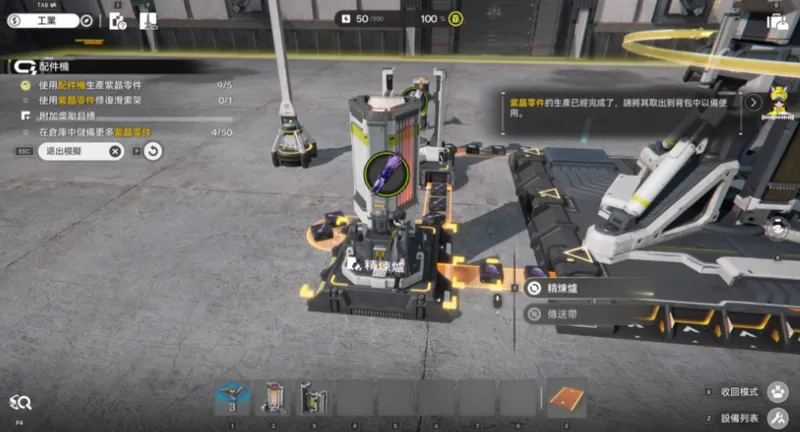Advance the dialogue with the arrow button
This screenshot has height=432, width=800.
point(752,102)
